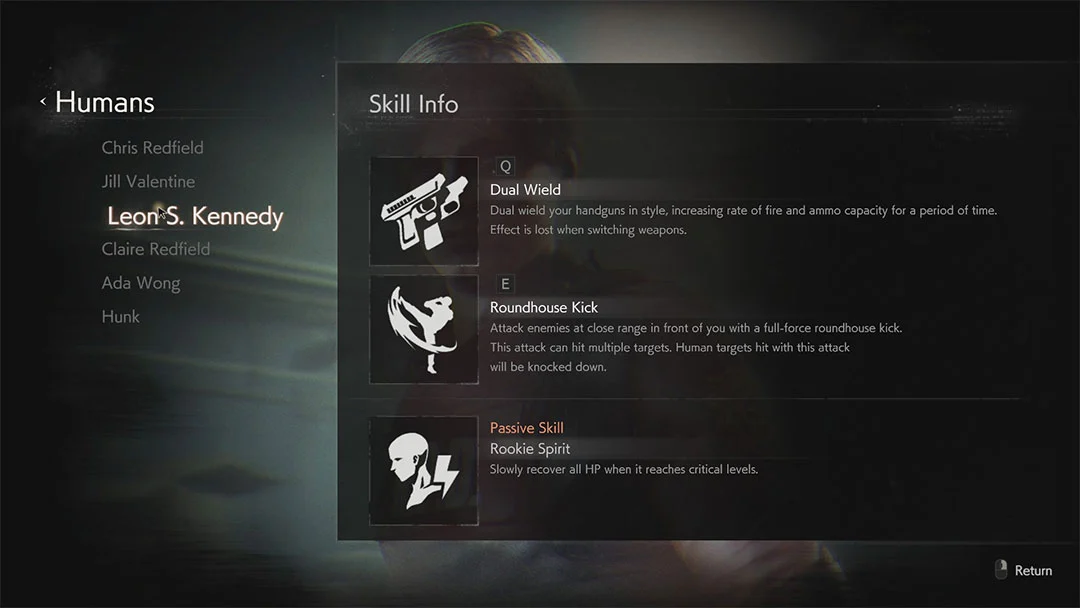This screenshot has height=608, width=1080.
Task: Select the Roundhouse Kick skill icon
Action: pyautogui.click(x=424, y=330)
